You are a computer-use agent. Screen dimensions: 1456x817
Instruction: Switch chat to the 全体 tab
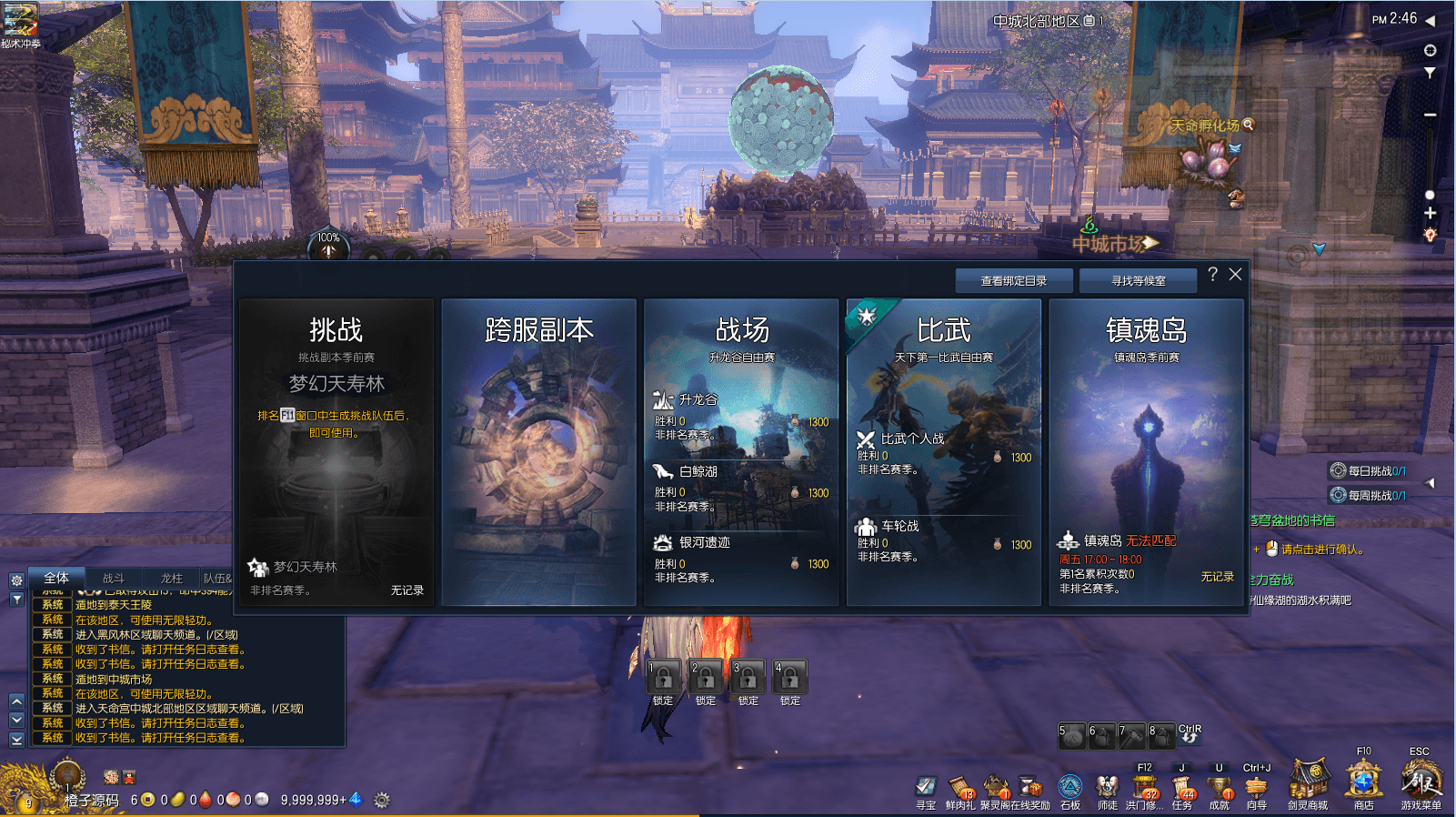(56, 578)
